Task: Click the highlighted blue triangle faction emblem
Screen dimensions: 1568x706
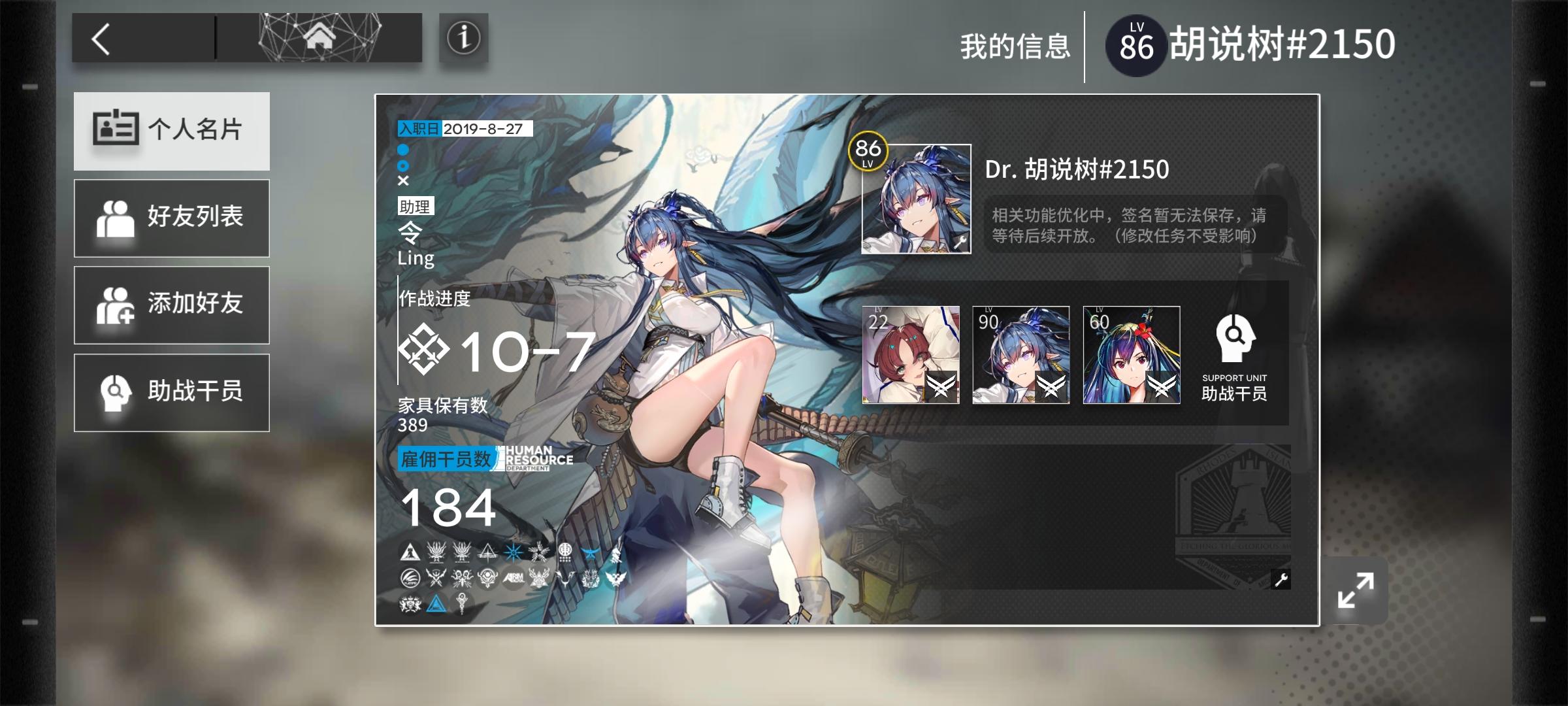Action: [438, 604]
